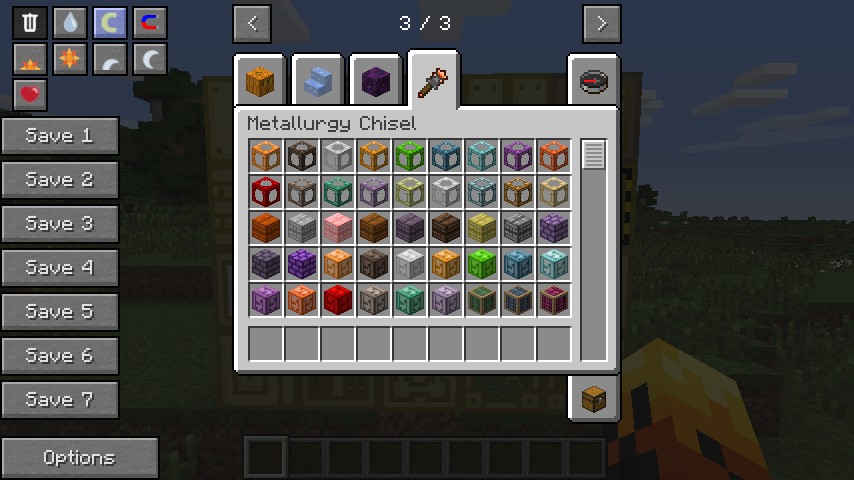The image size is (854, 480).
Task: Open the chest survival inventory tab
Action: pos(594,398)
